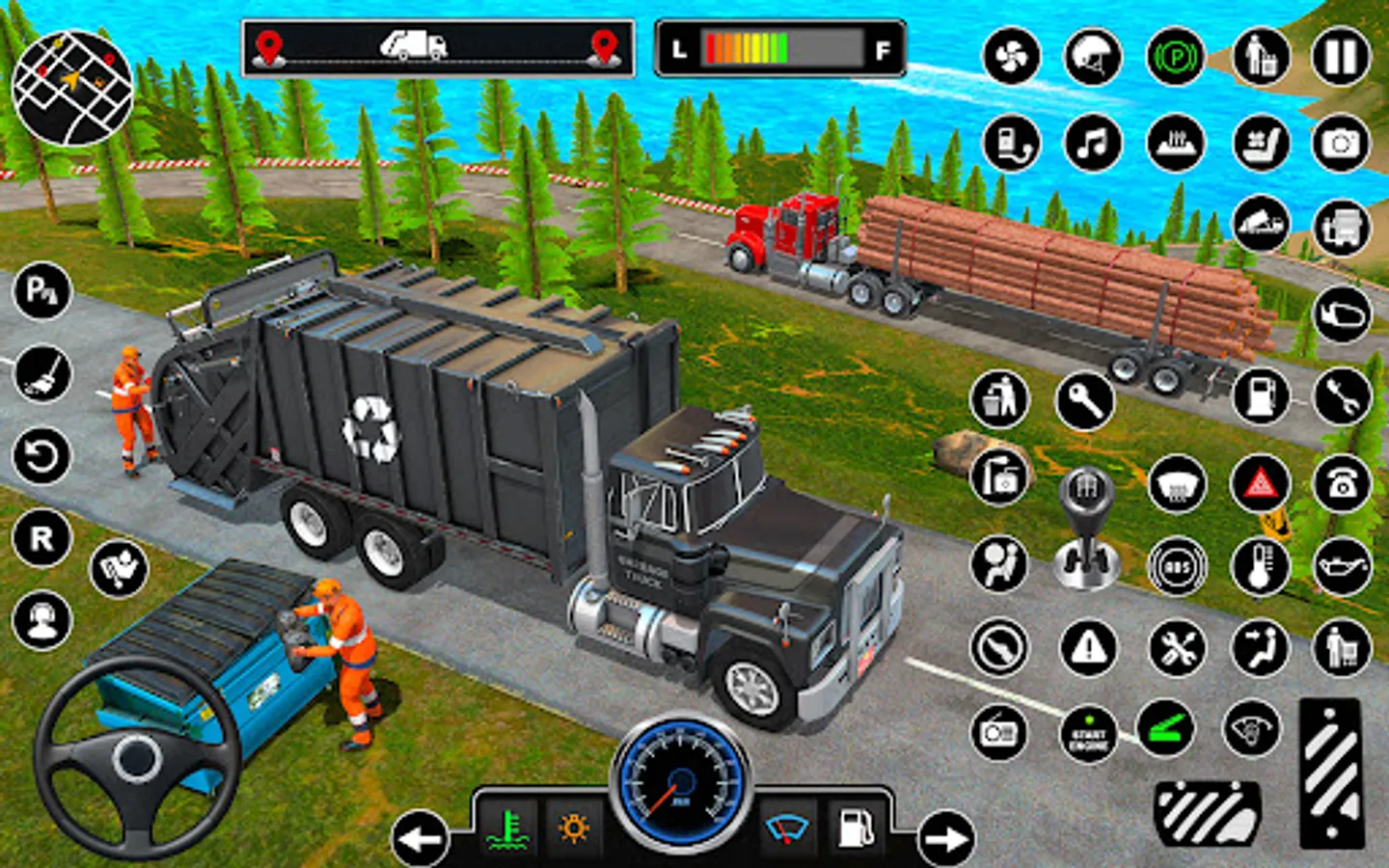
Task: Open the camera view button
Action: pyautogui.click(x=1341, y=144)
